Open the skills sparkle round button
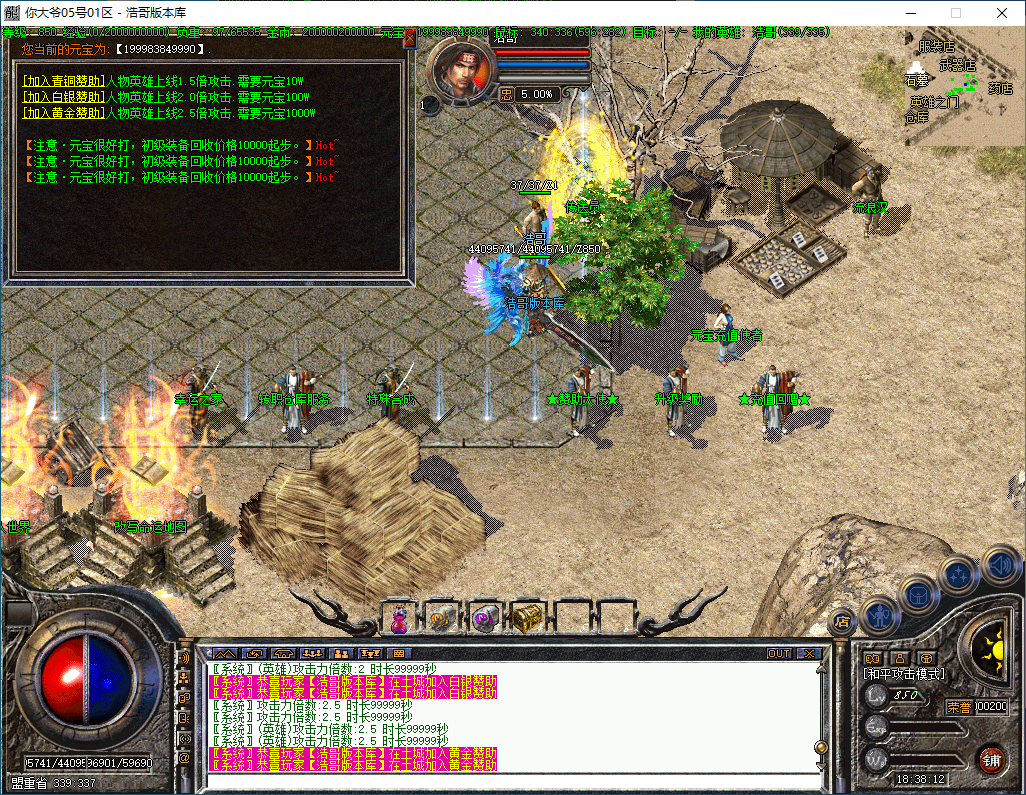1026x795 pixels. (x=959, y=575)
